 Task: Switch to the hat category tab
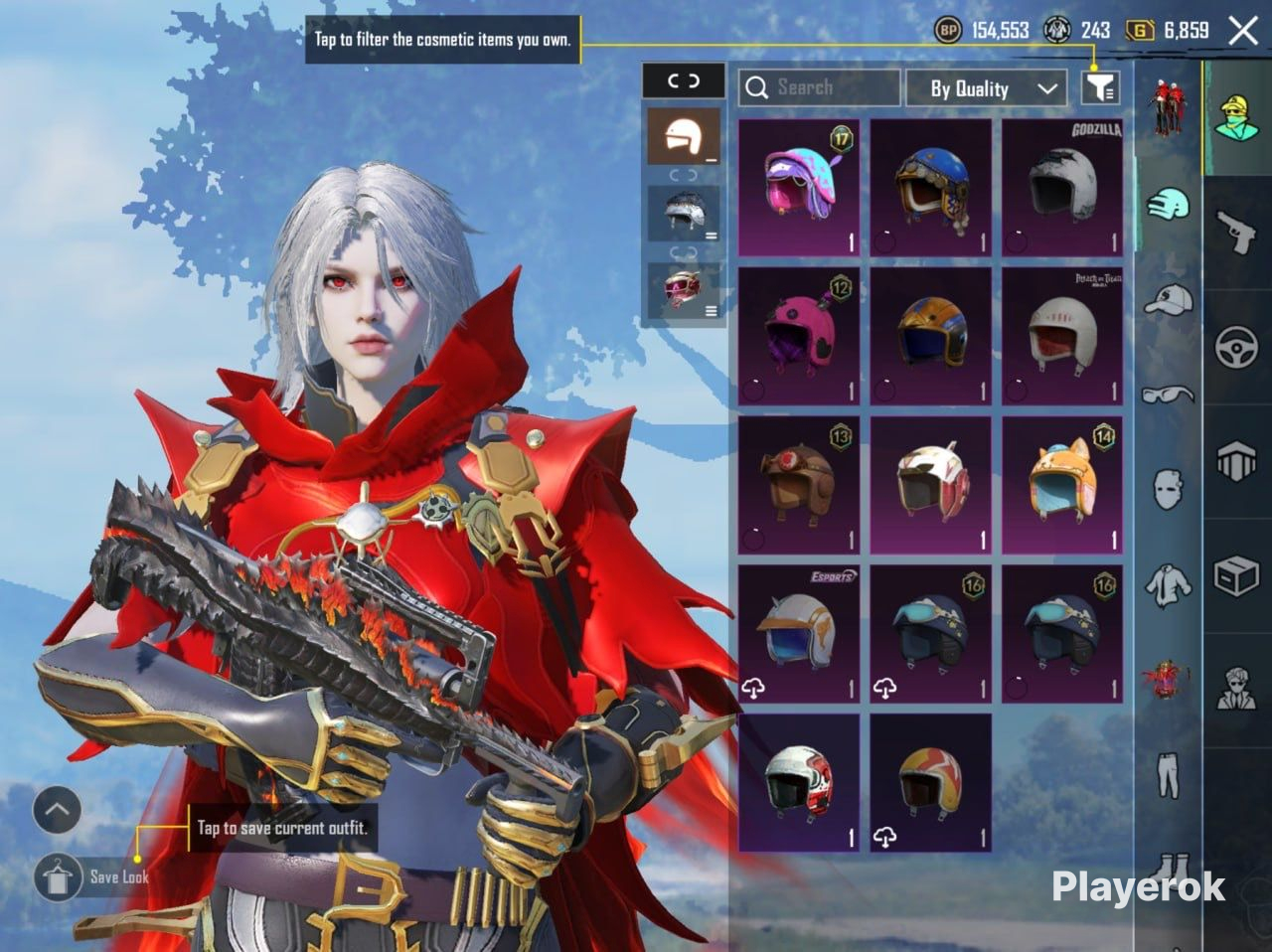coord(1168,299)
